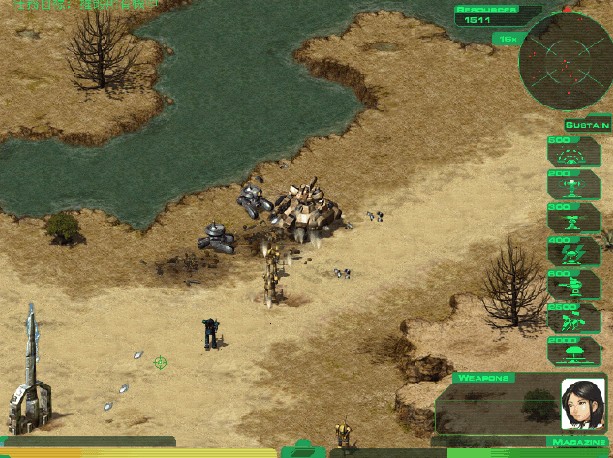Select the 200-cost tower build icon
This screenshot has width=613, height=458.
[573, 184]
